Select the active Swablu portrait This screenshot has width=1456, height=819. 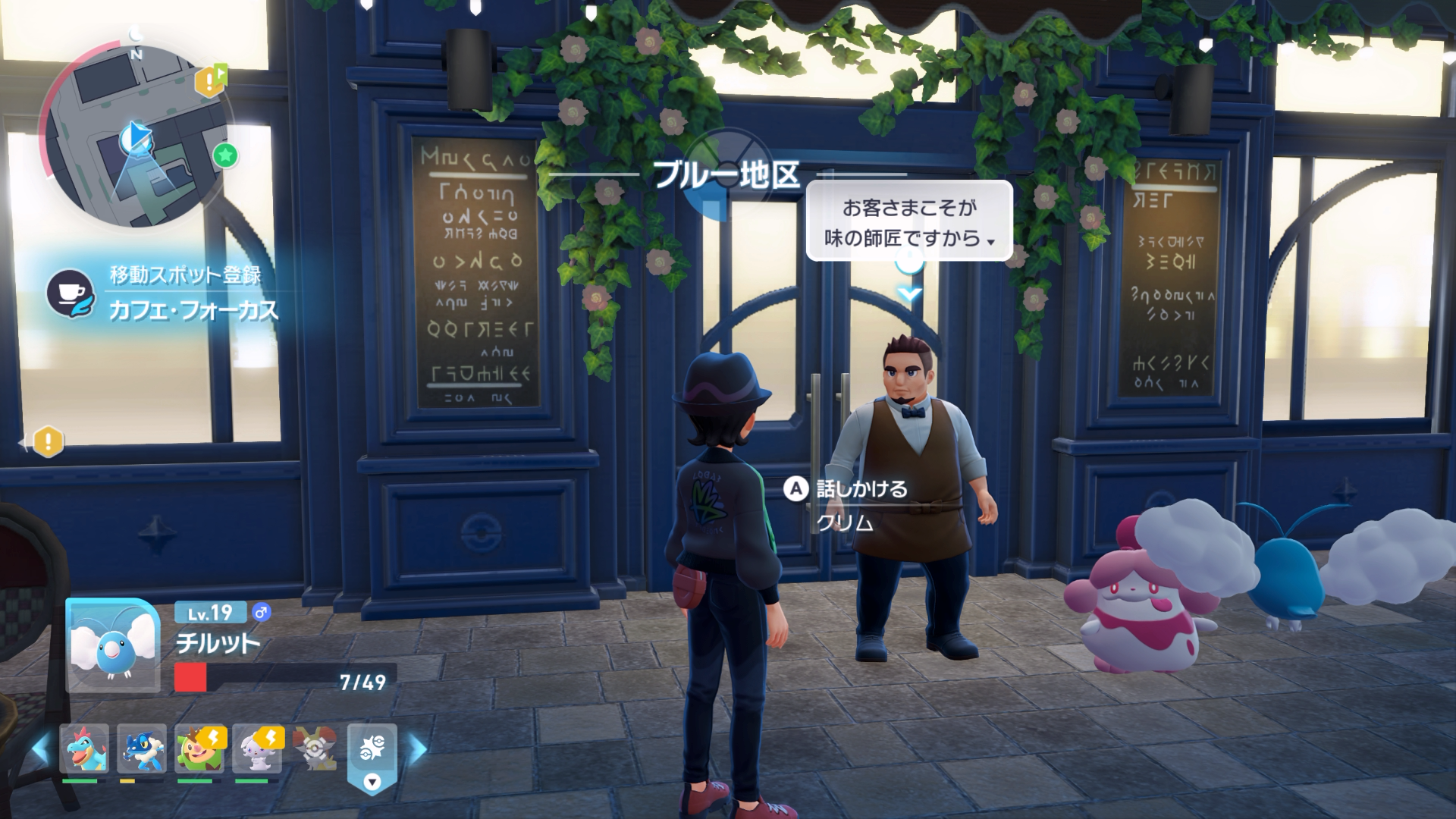(112, 645)
